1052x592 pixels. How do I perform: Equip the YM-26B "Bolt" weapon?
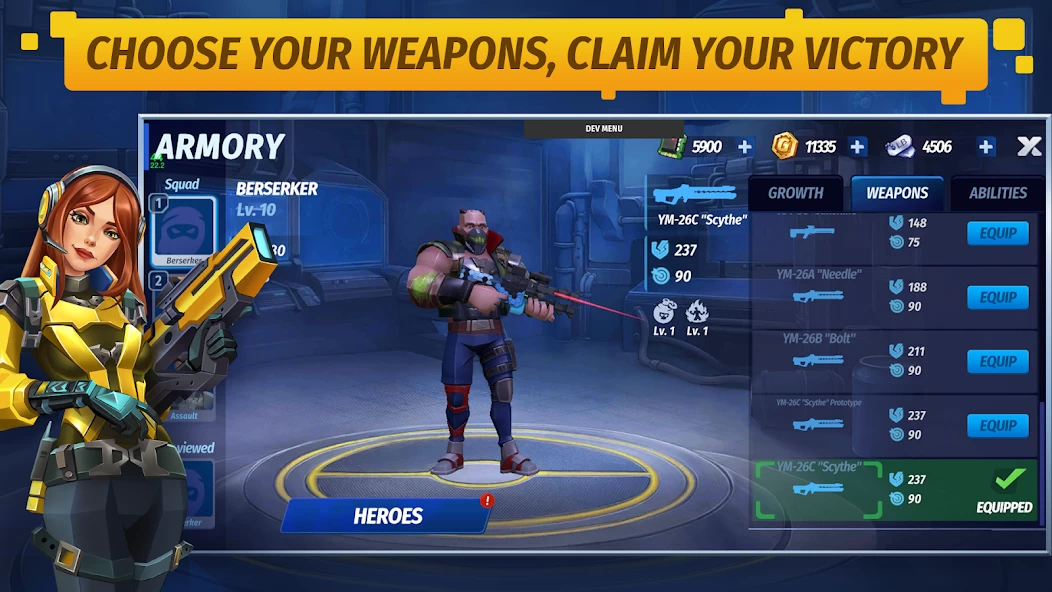coord(997,362)
